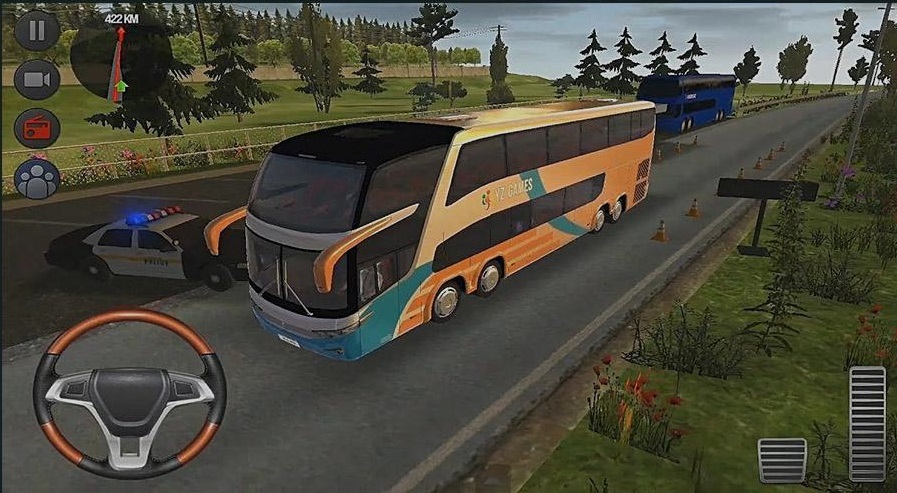Hit the tall accelerator pedal
The image size is (897, 493).
pos(866,423)
